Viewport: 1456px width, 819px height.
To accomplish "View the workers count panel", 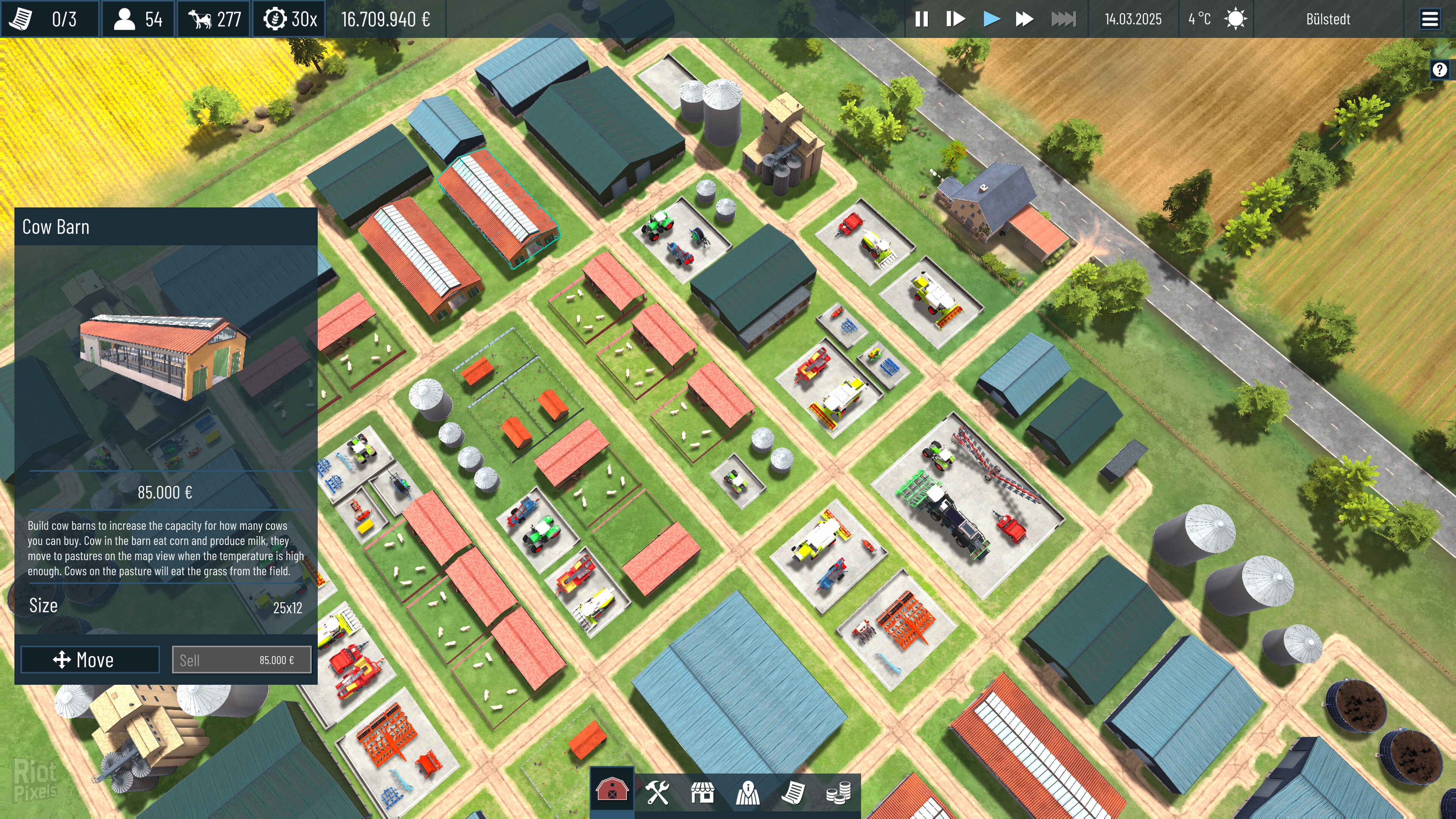I will pyautogui.click(x=137, y=19).
